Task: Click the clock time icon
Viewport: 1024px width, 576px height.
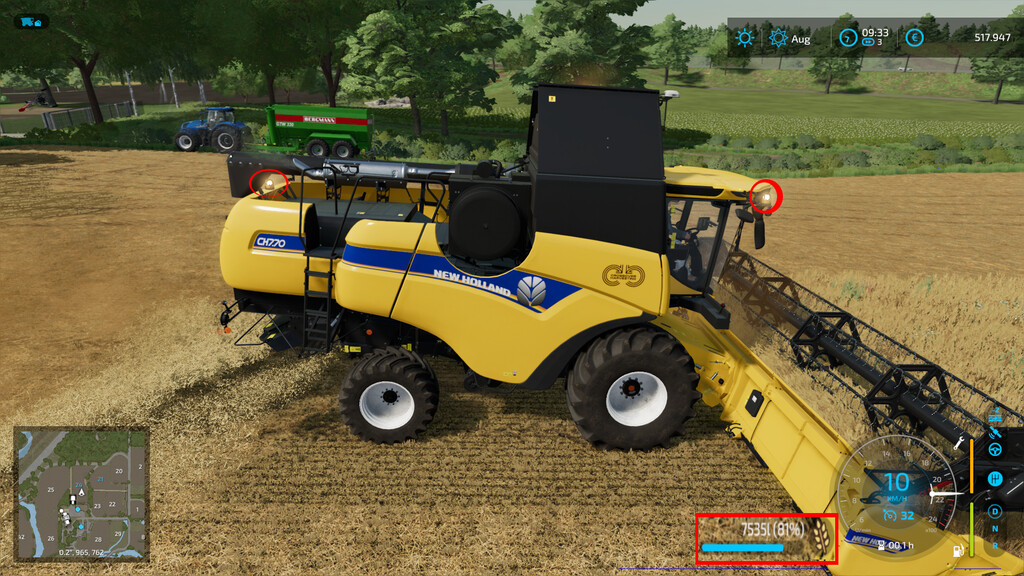Action: pos(848,38)
